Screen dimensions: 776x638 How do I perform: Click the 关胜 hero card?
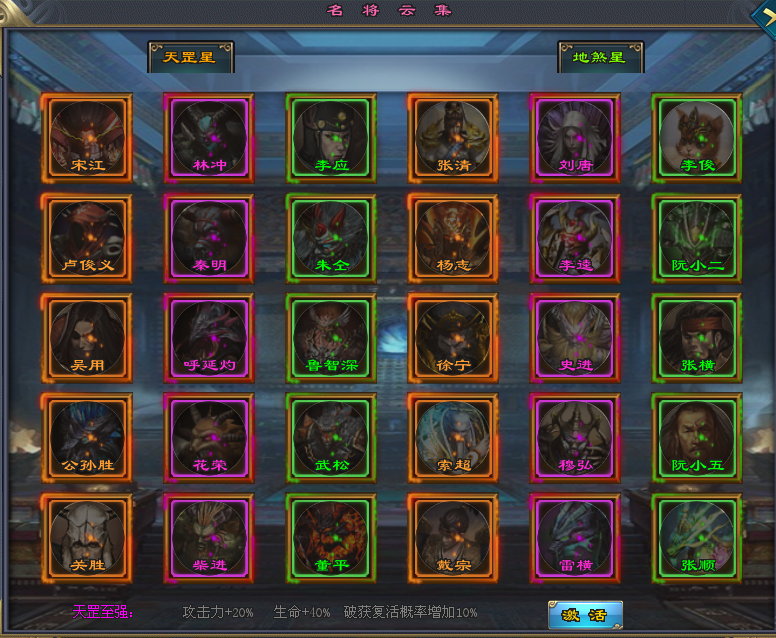(88, 538)
